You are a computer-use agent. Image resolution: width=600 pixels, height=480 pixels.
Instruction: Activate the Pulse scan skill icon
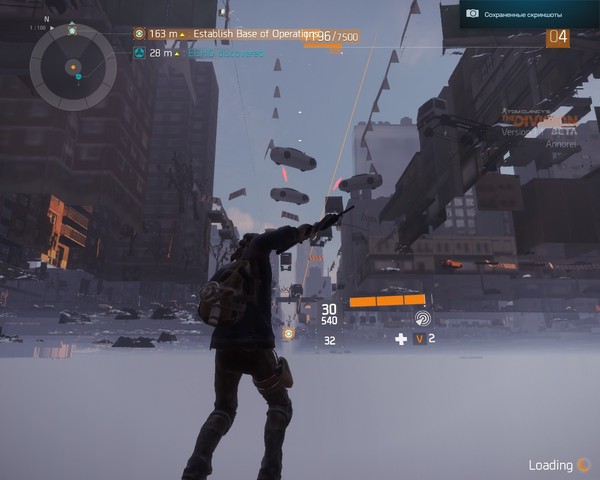(423, 319)
